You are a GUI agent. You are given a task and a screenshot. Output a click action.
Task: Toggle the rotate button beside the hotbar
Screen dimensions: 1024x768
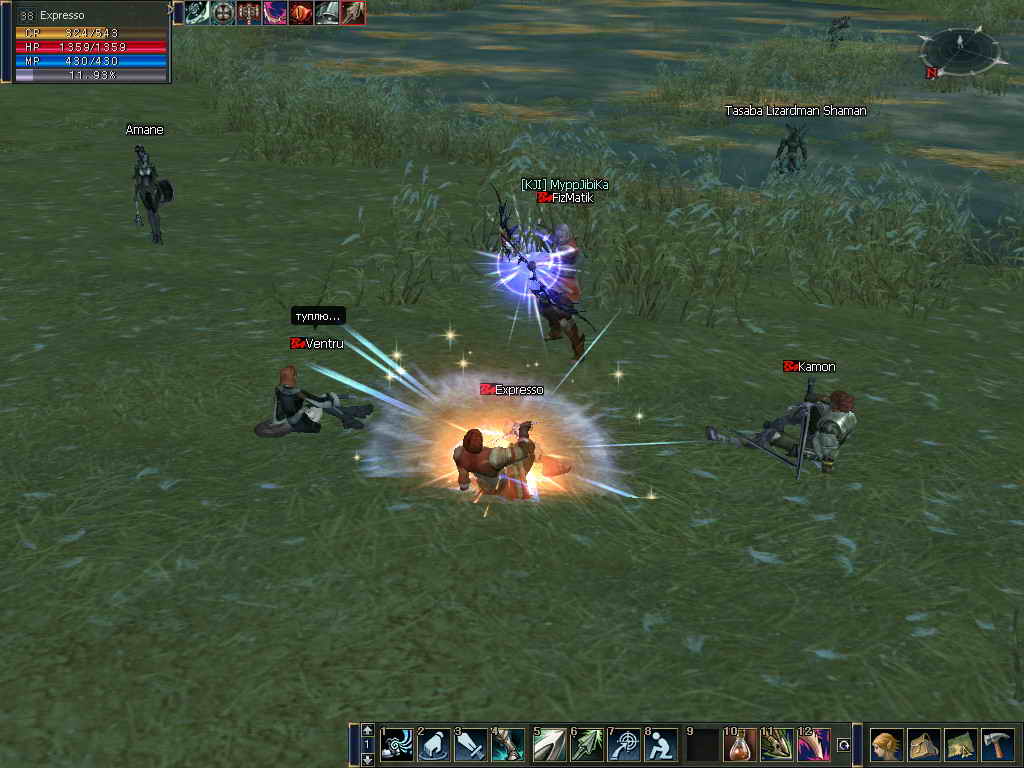[844, 745]
